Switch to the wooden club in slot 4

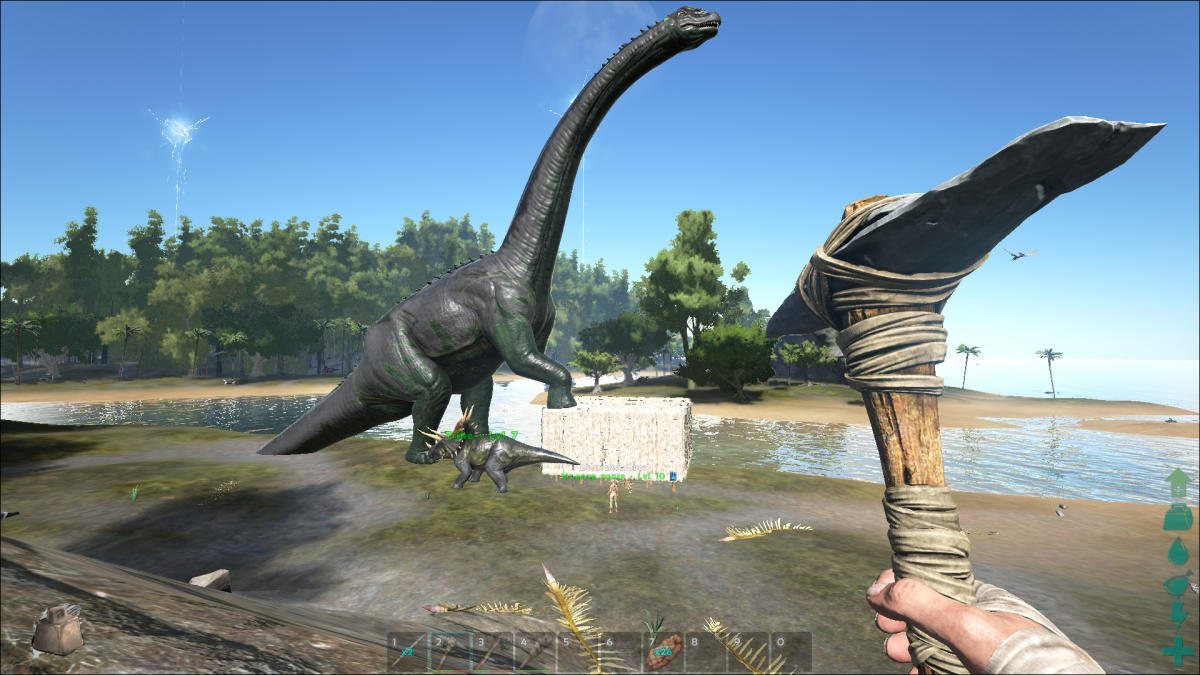[534, 651]
